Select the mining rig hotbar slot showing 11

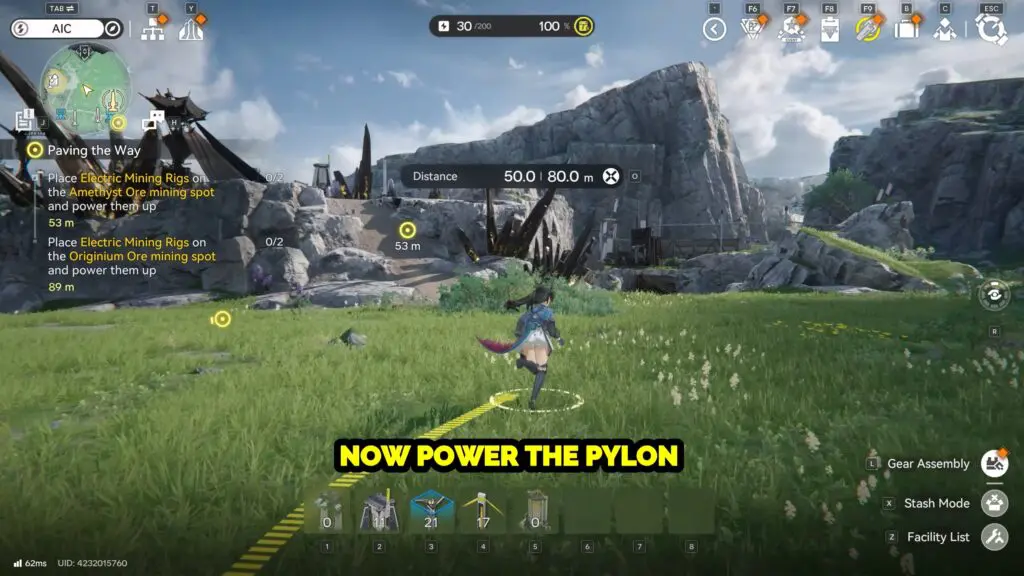pos(380,511)
